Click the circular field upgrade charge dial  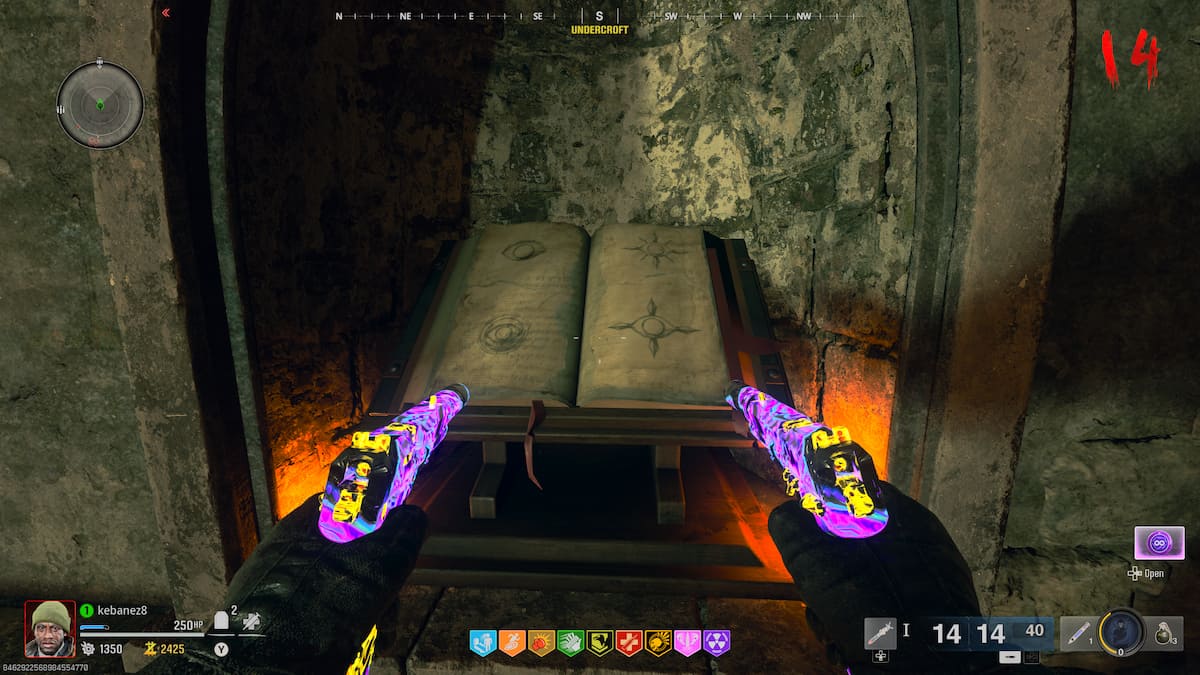click(1122, 632)
